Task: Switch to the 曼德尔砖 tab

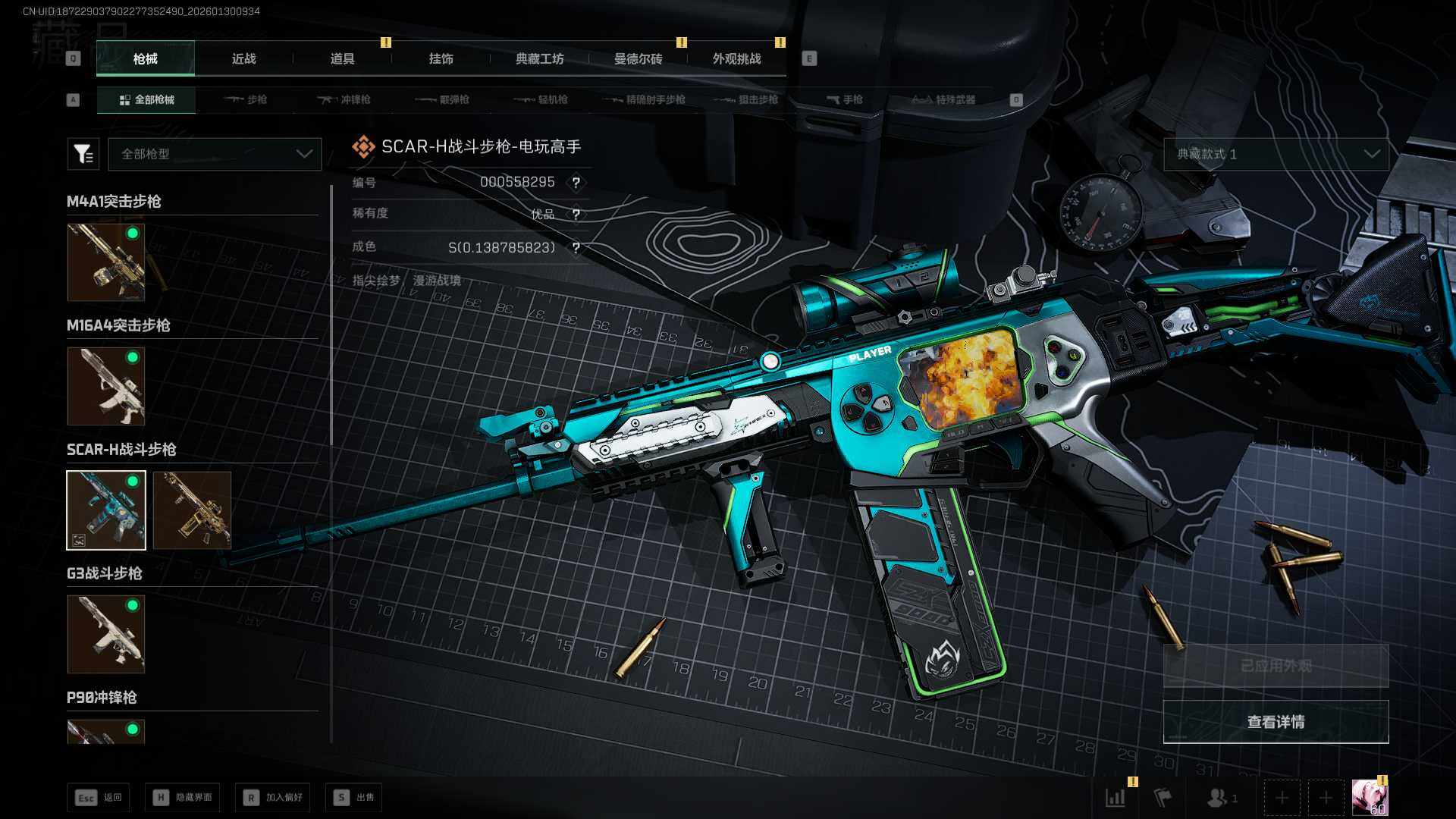Action: coord(638,58)
